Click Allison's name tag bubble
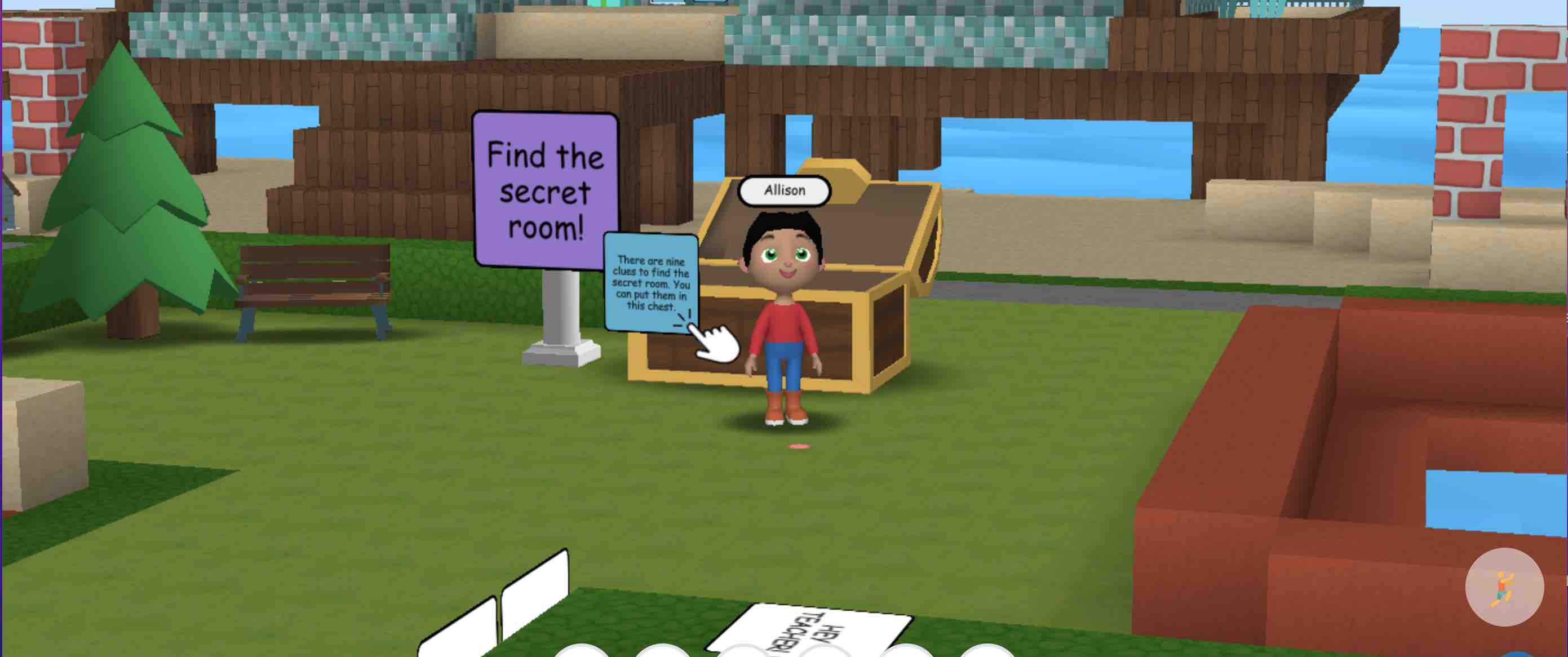1568x657 pixels. 785,190
